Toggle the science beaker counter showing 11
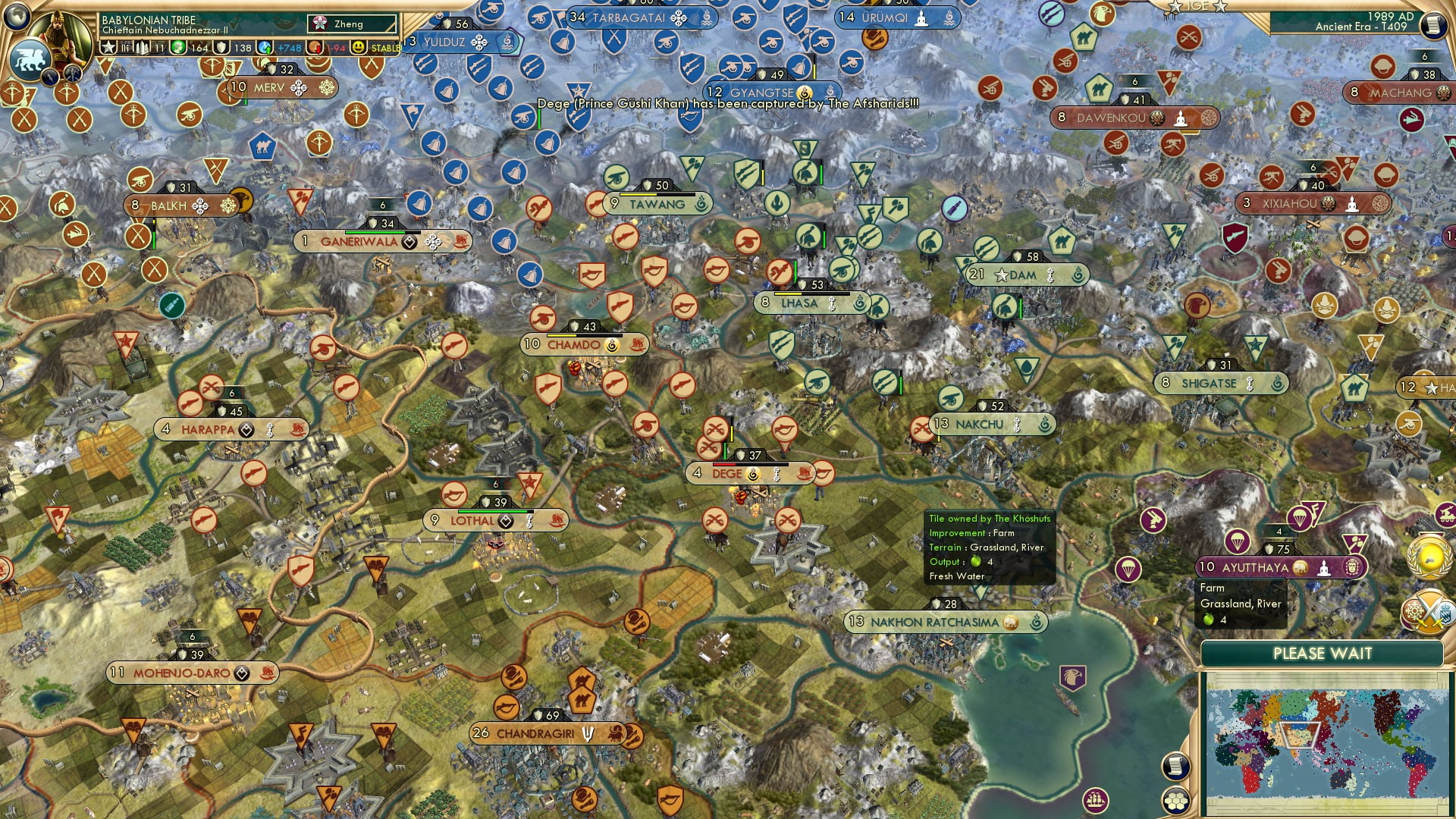The width and height of the screenshot is (1456, 819). [144, 47]
